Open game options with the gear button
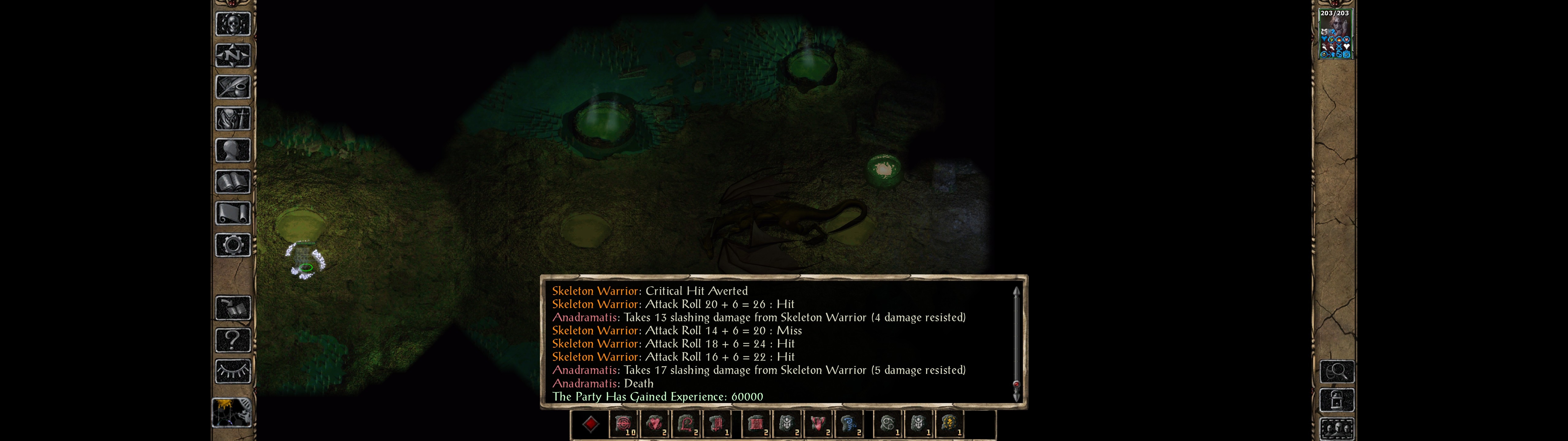This screenshot has width=1568, height=441. (232, 246)
